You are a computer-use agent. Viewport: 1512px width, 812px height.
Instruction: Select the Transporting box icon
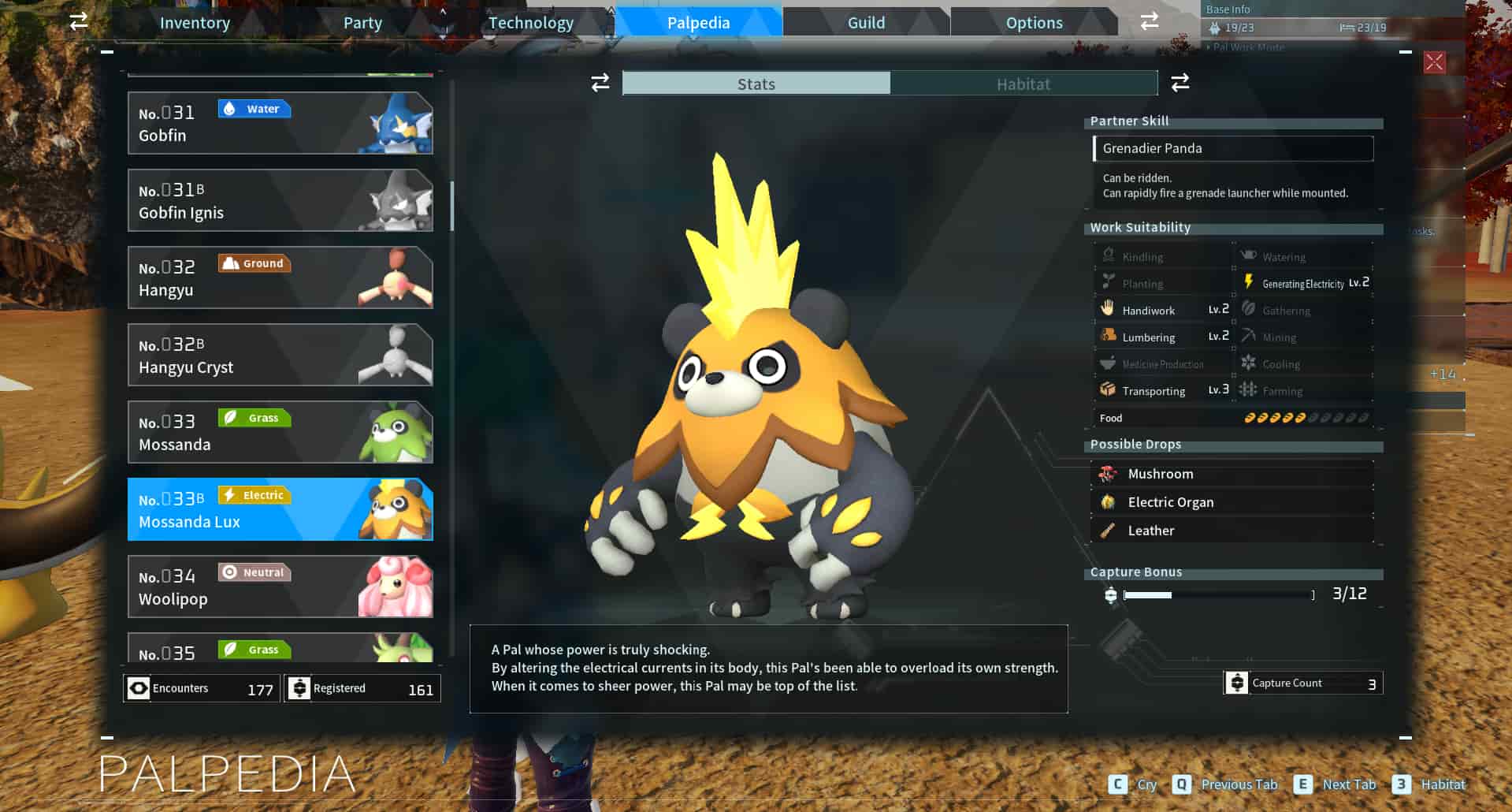pos(1108,390)
